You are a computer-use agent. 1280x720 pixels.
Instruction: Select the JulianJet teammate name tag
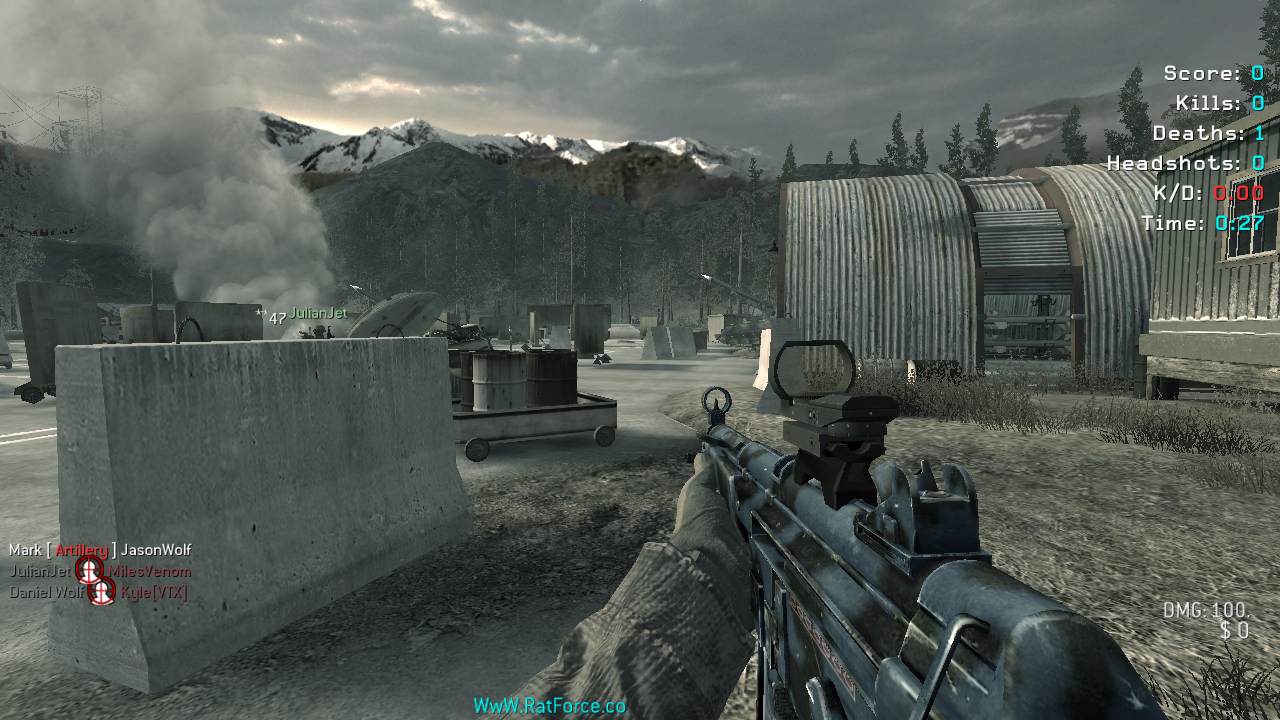(318, 313)
